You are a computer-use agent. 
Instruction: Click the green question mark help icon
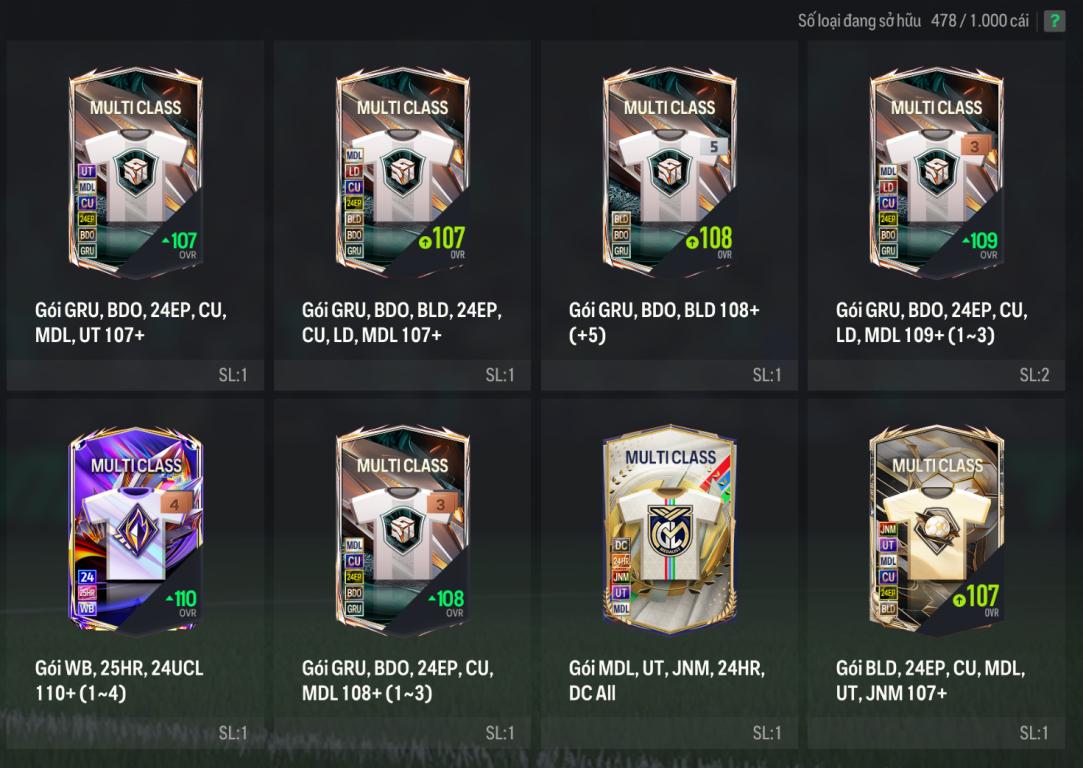(x=1054, y=21)
